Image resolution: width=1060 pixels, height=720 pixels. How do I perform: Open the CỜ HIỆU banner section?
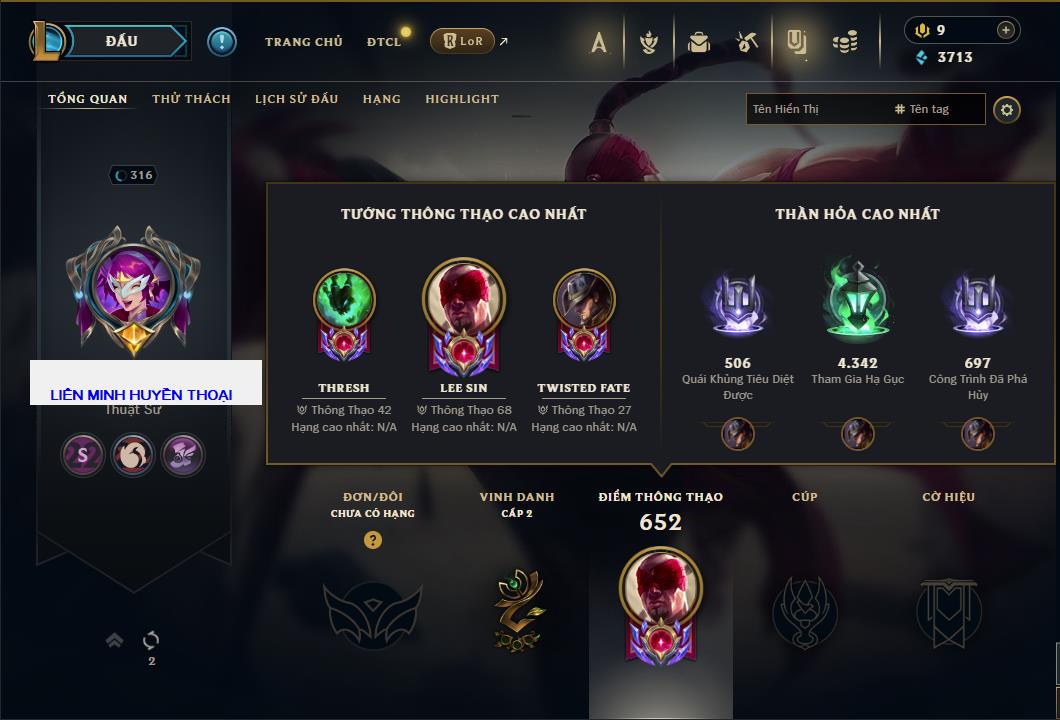point(948,608)
